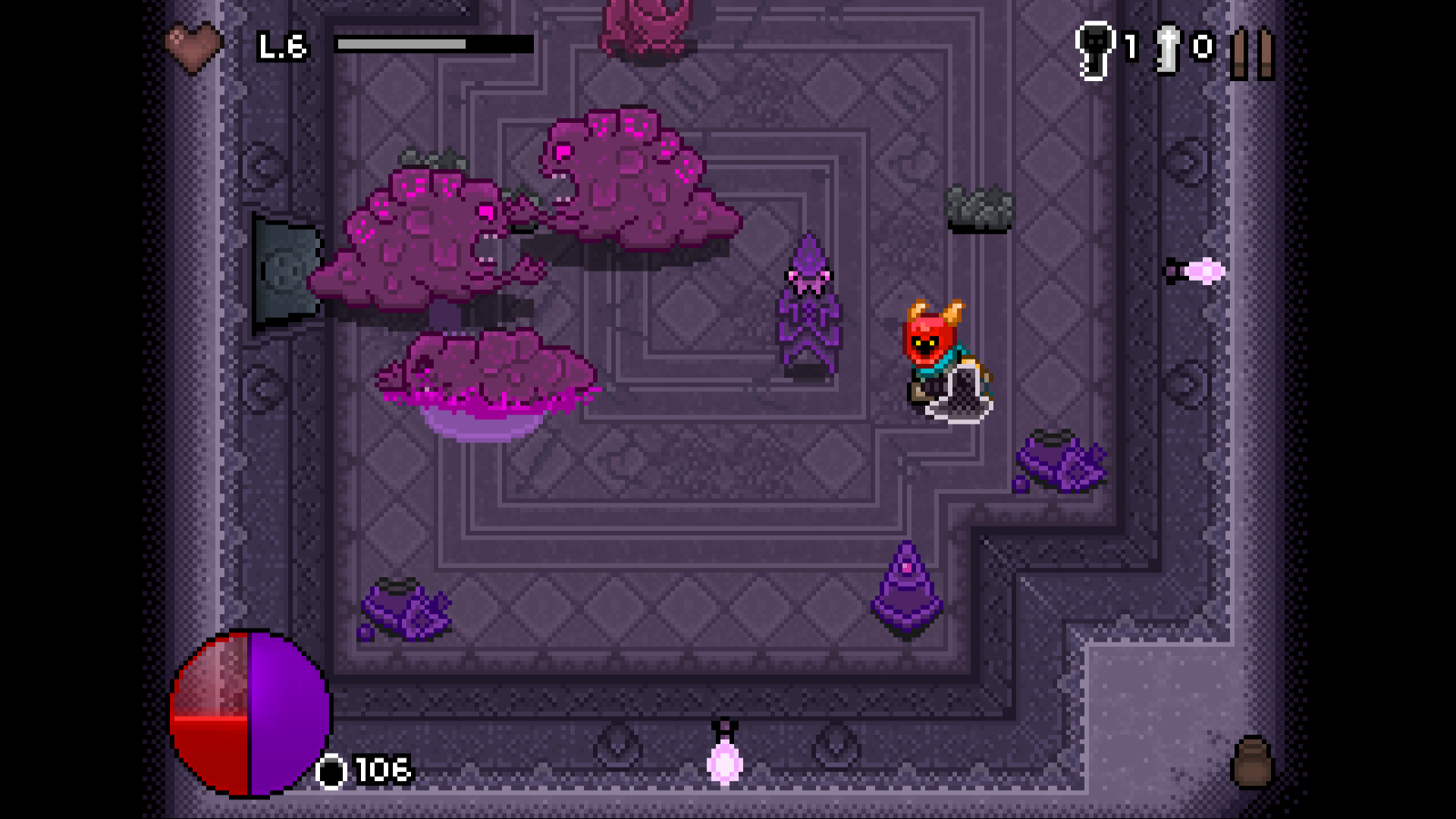
Task: Click the cracked purple rubble near the right wall
Action: pyautogui.click(x=1062, y=463)
